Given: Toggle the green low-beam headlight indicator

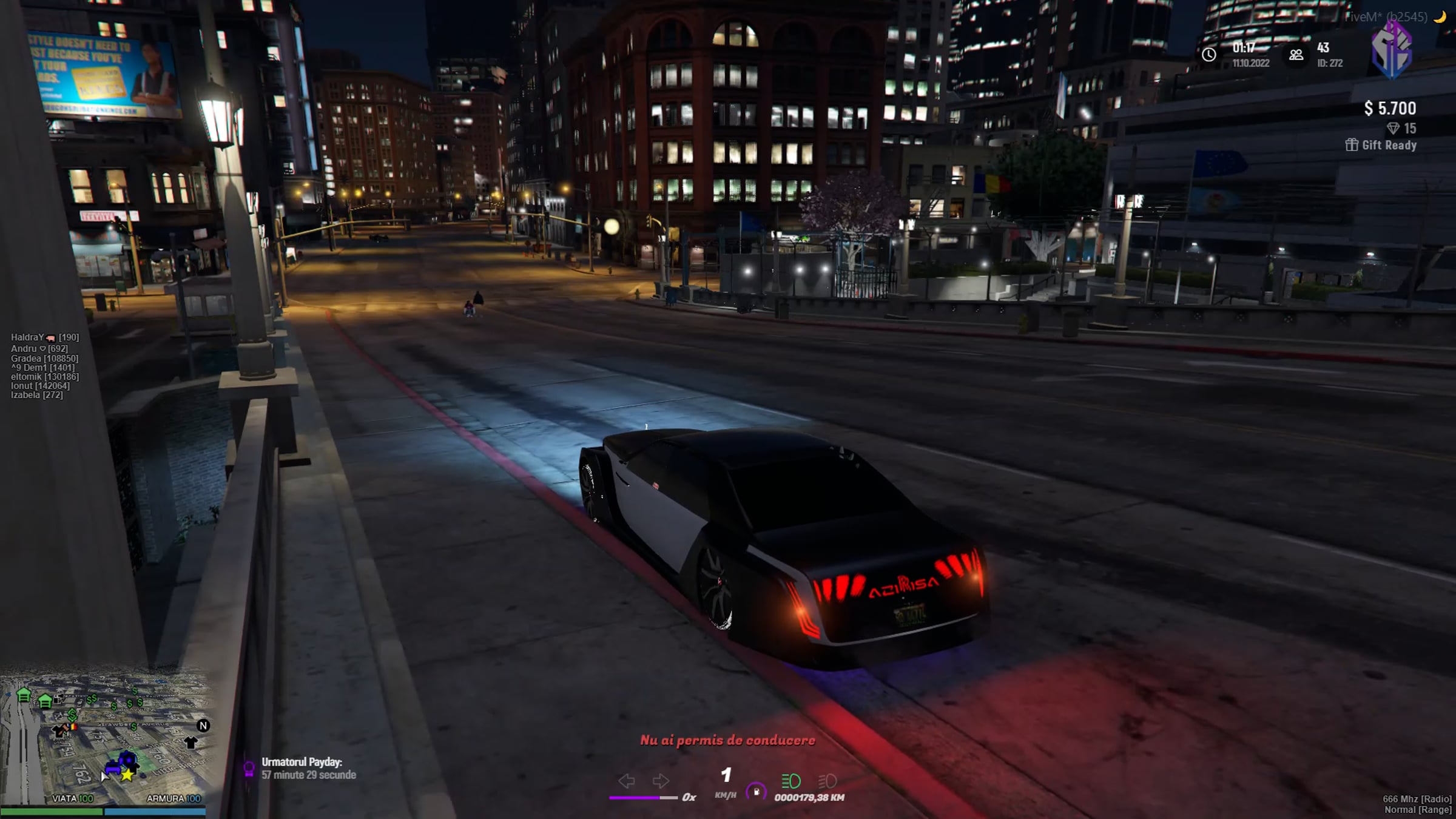Looking at the screenshot, I should [x=790, y=781].
